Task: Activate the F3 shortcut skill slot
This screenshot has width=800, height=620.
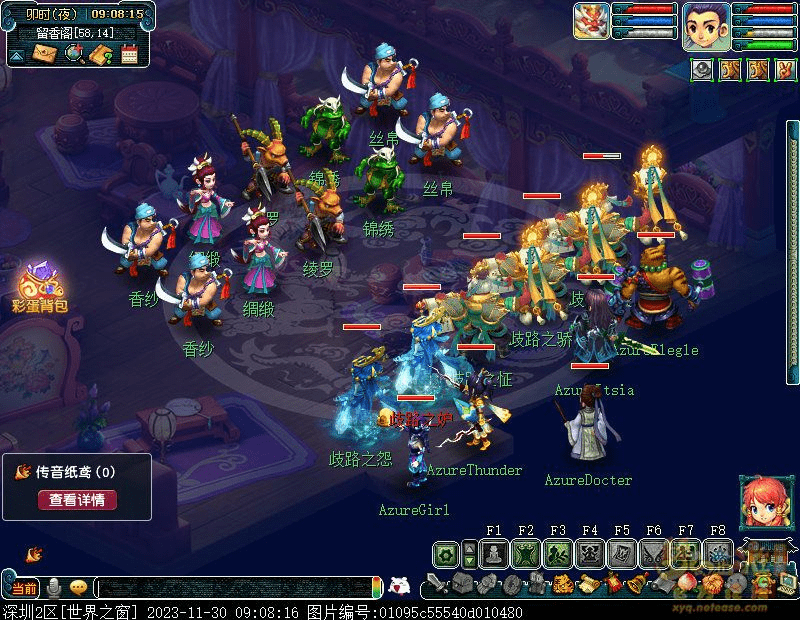Action: pos(558,553)
